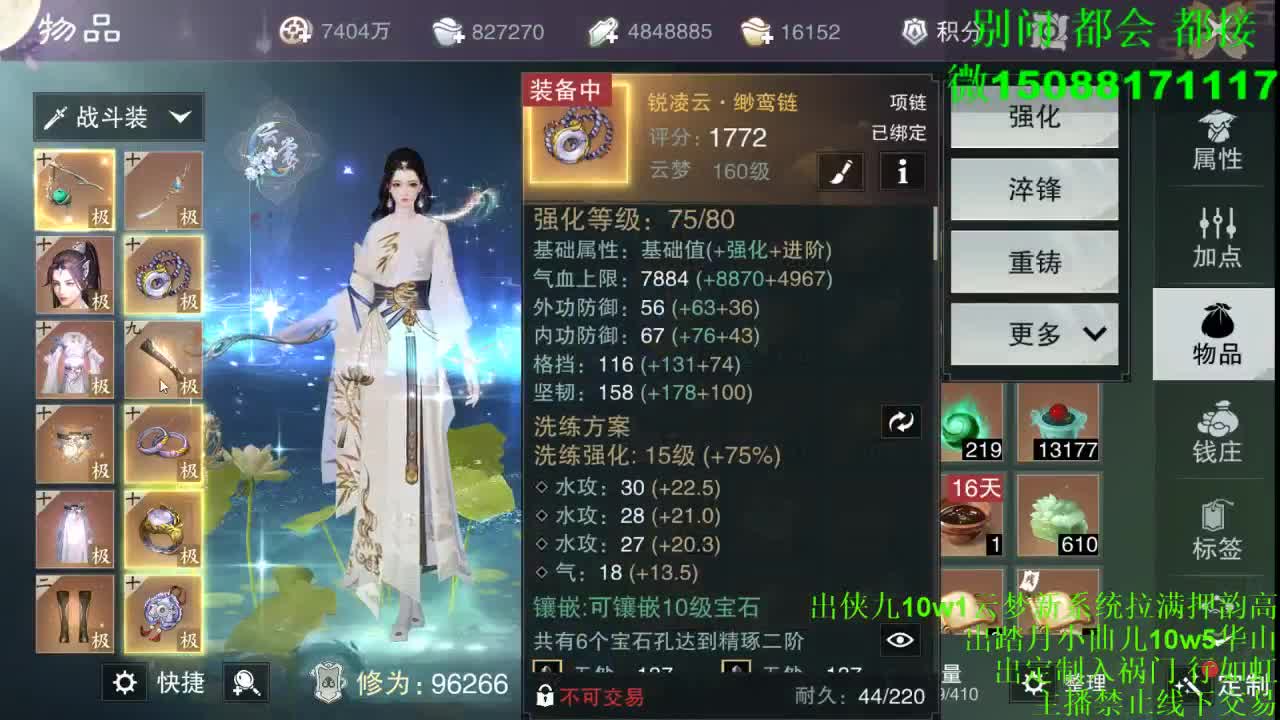Click the i info icon for the equipped necklace
This screenshot has height=720, width=1280.
pos(901,171)
